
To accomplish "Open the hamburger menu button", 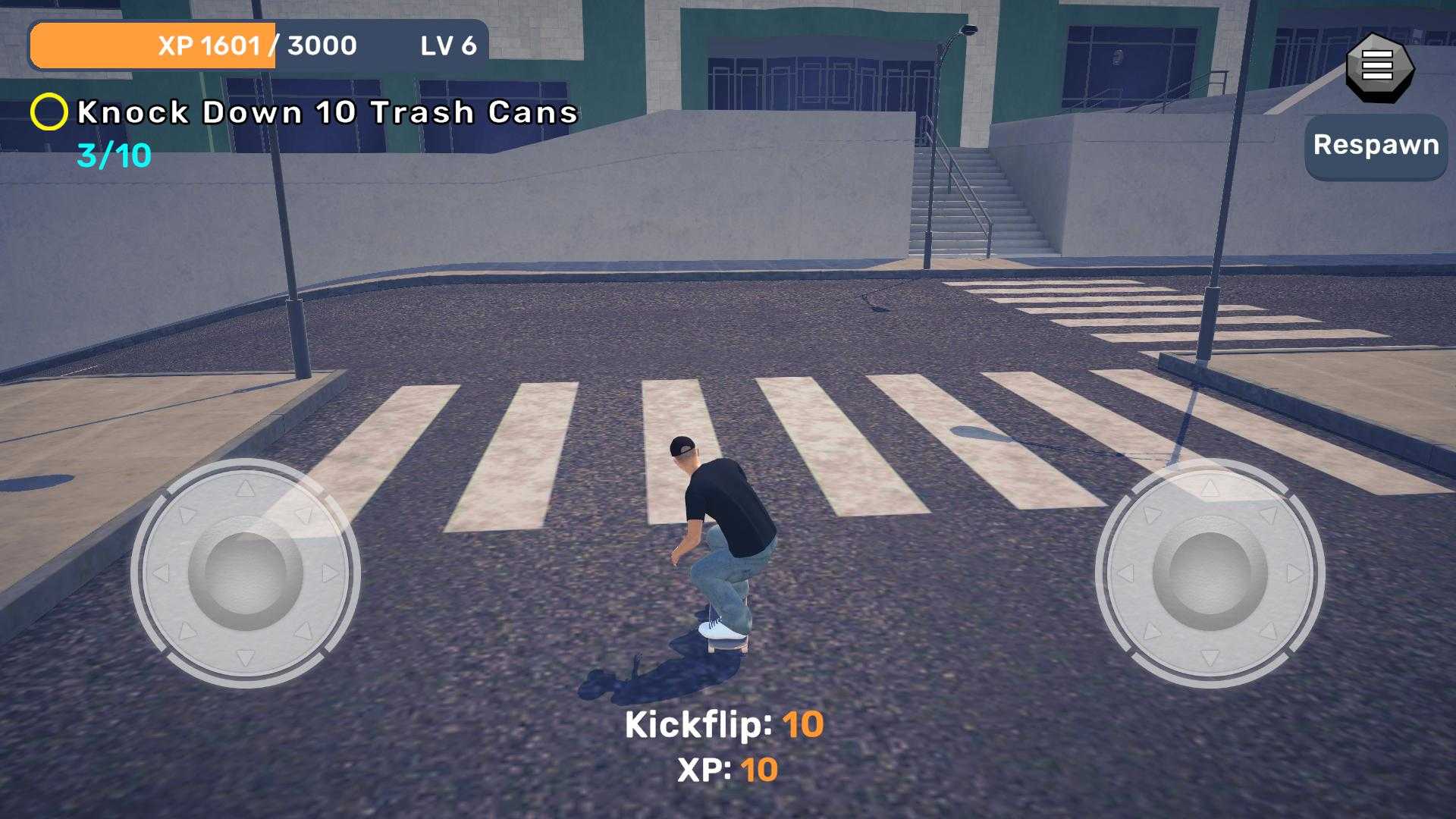I will tap(1377, 67).
